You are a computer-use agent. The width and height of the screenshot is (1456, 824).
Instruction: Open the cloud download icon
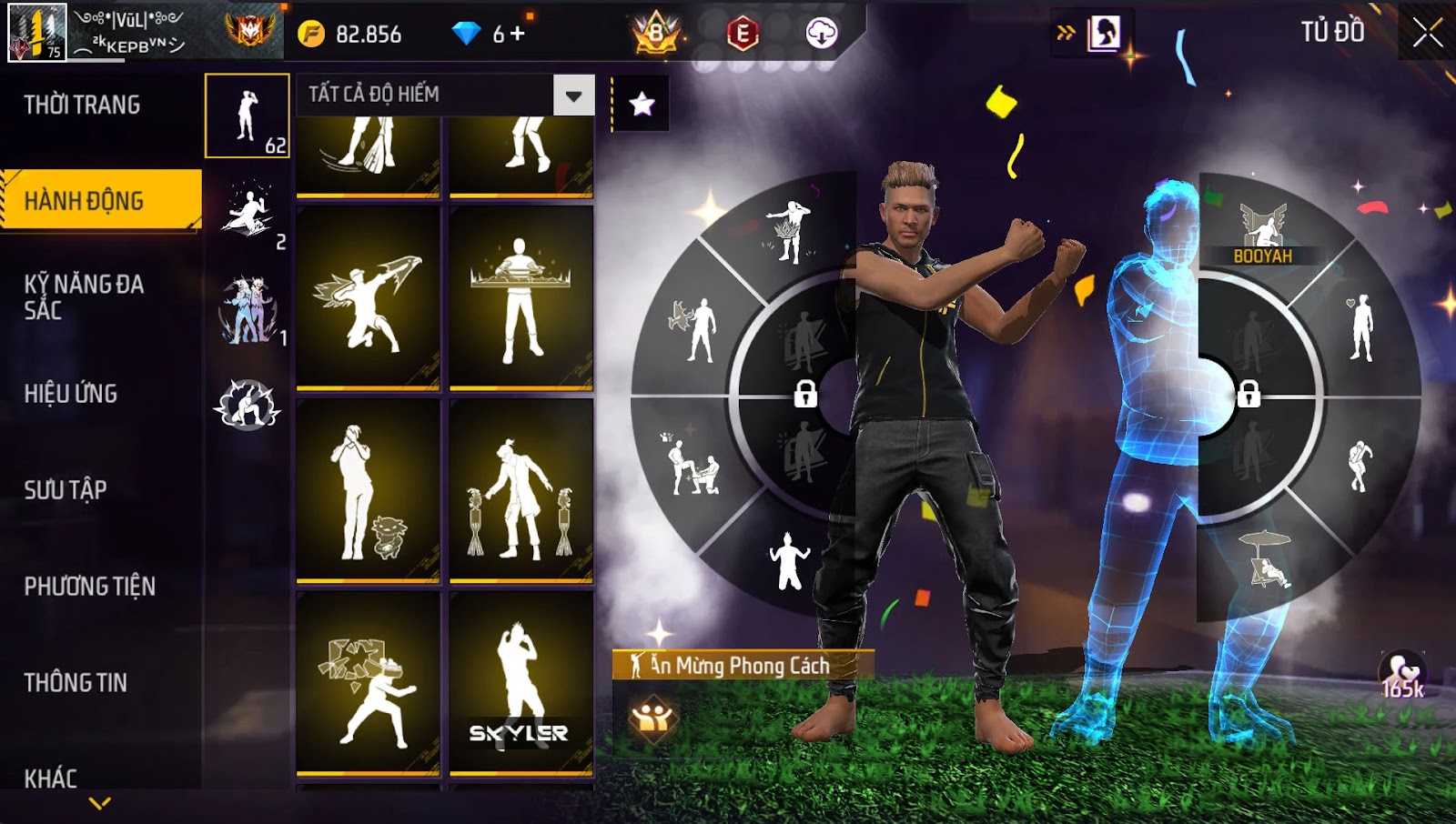click(821, 34)
